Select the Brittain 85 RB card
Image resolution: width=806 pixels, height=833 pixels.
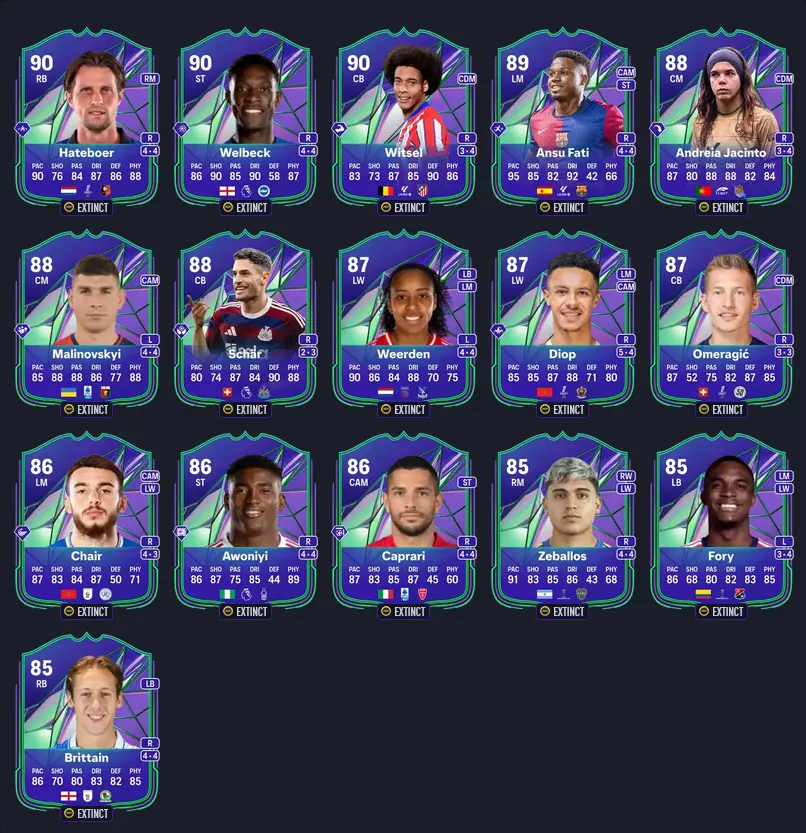click(x=87, y=724)
